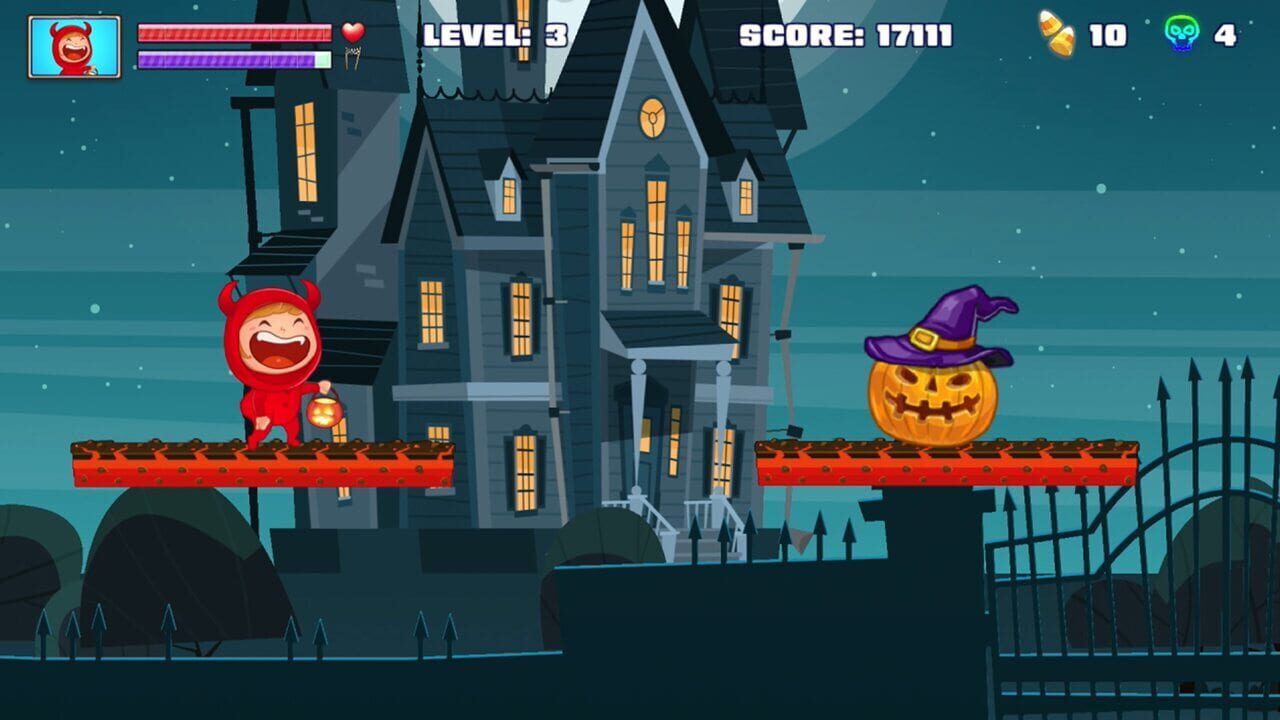Click the purple progress bar below the health bar
This screenshot has height=720, width=1280.
pyautogui.click(x=235, y=58)
